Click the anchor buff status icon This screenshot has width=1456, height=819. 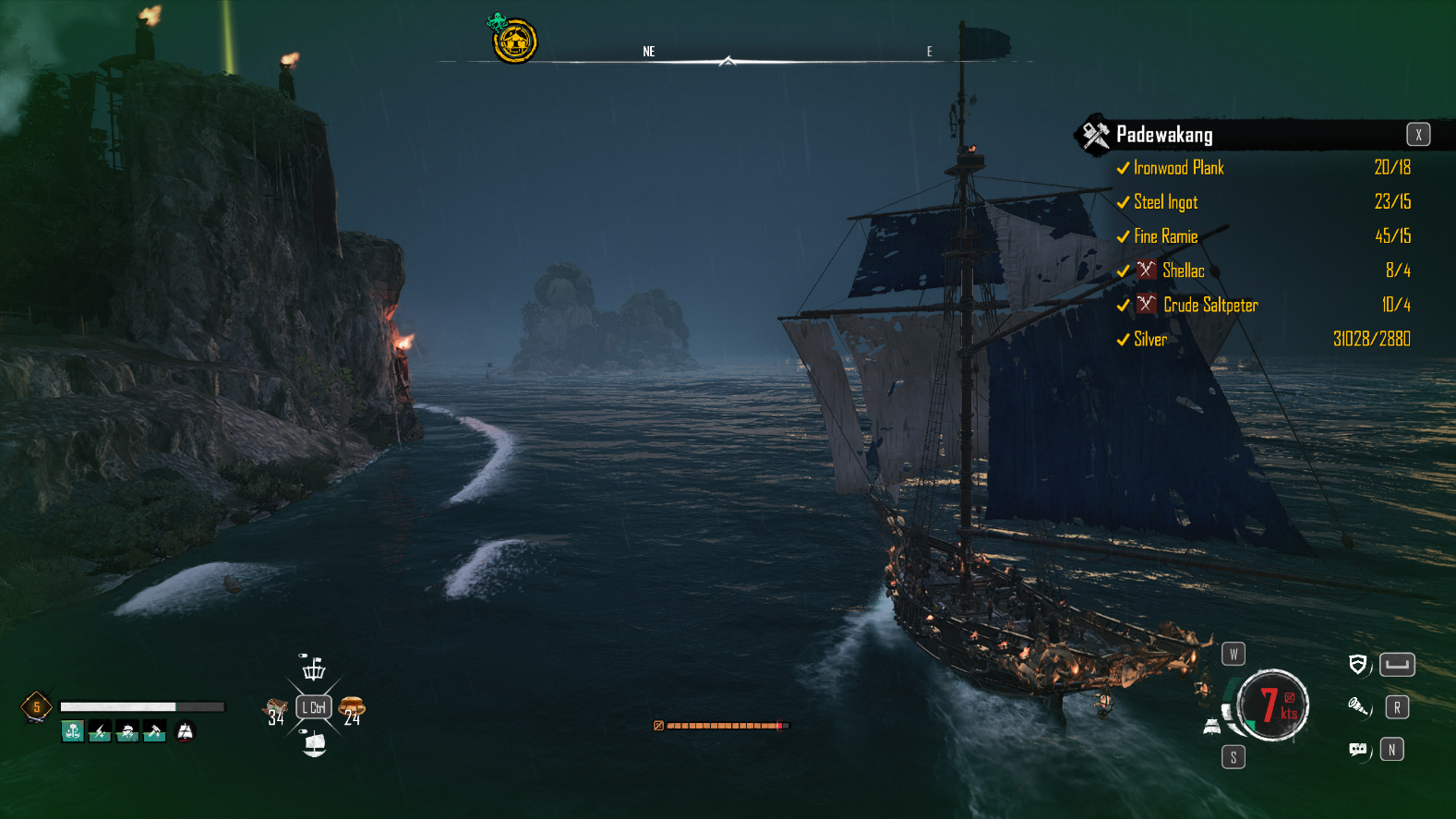[x=73, y=731]
